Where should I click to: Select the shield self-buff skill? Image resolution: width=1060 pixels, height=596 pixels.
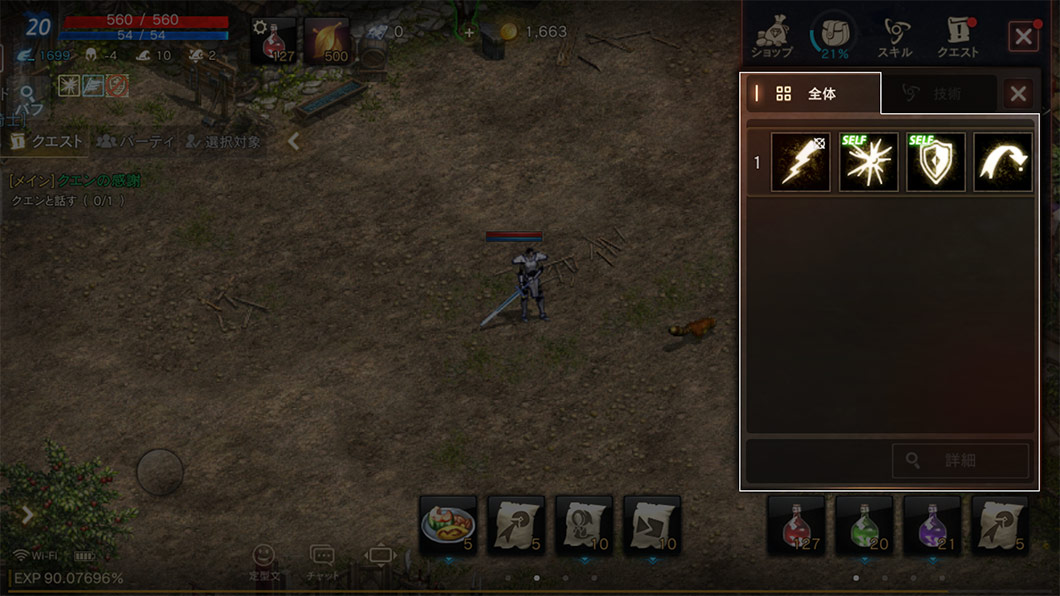point(936,162)
